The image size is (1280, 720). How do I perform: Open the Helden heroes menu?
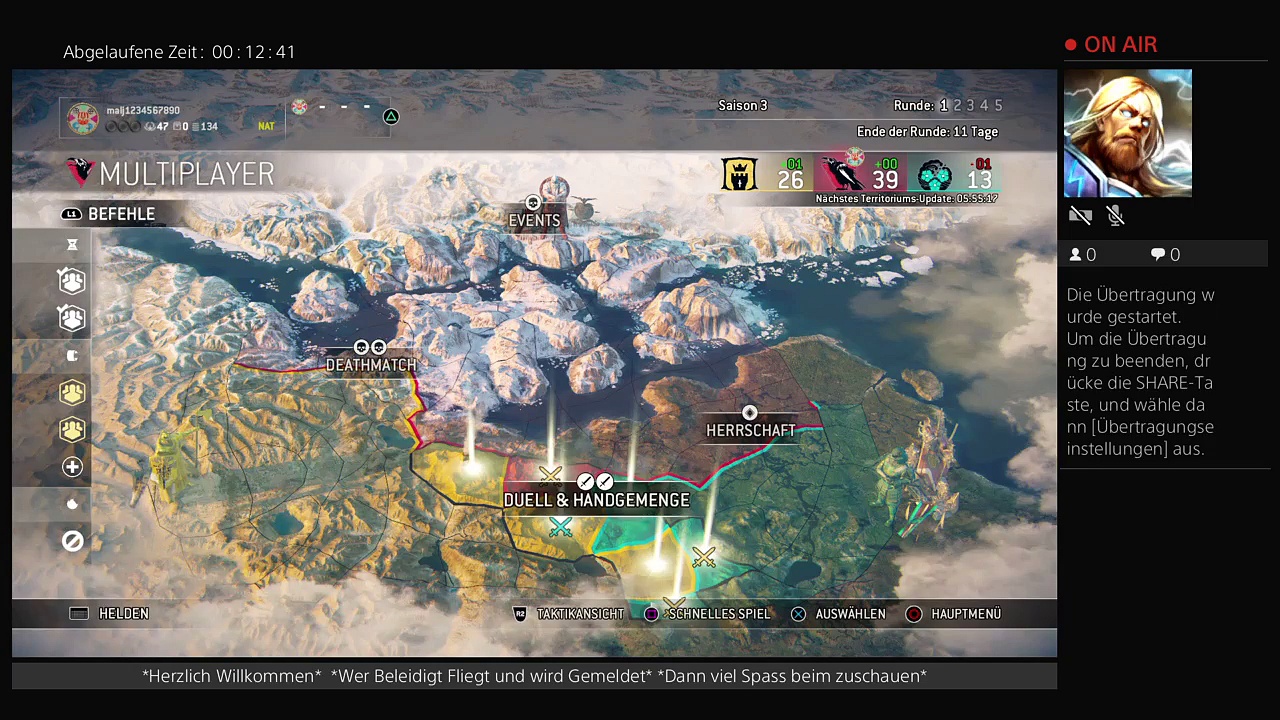pos(110,614)
